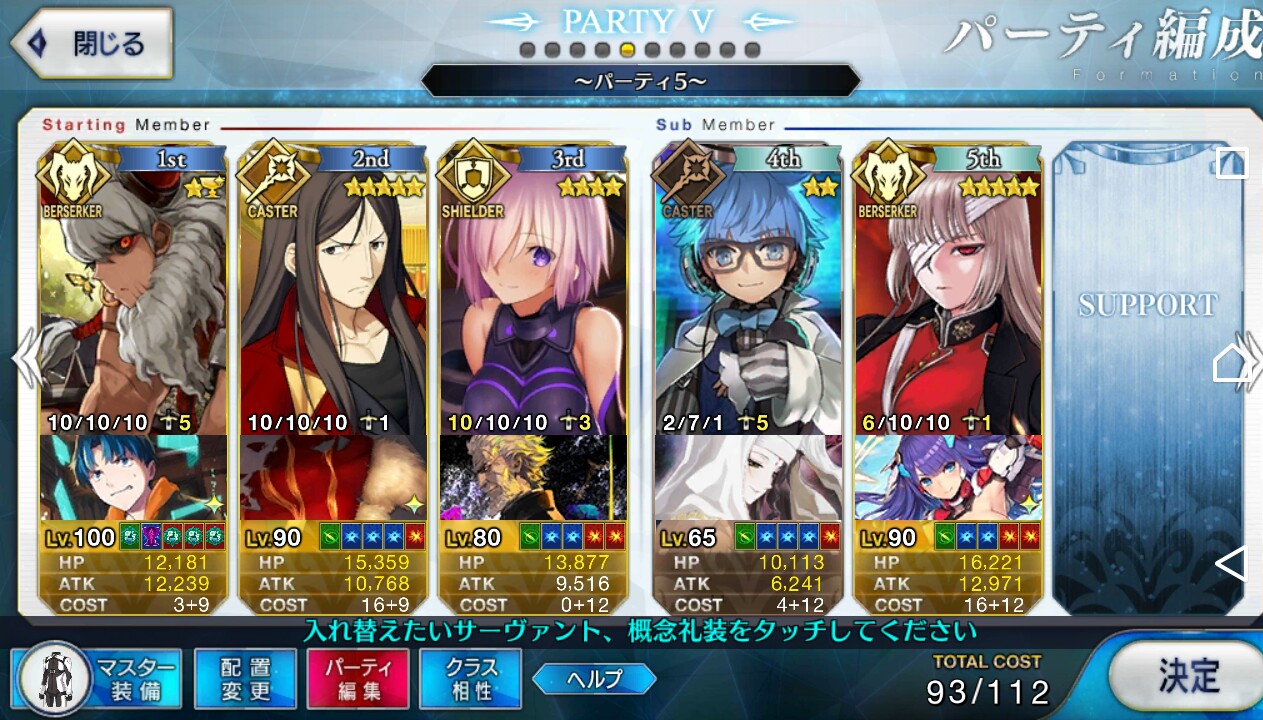Image resolution: width=1263 pixels, height=720 pixels.
Task: Open the help button
Action: pos(594,679)
